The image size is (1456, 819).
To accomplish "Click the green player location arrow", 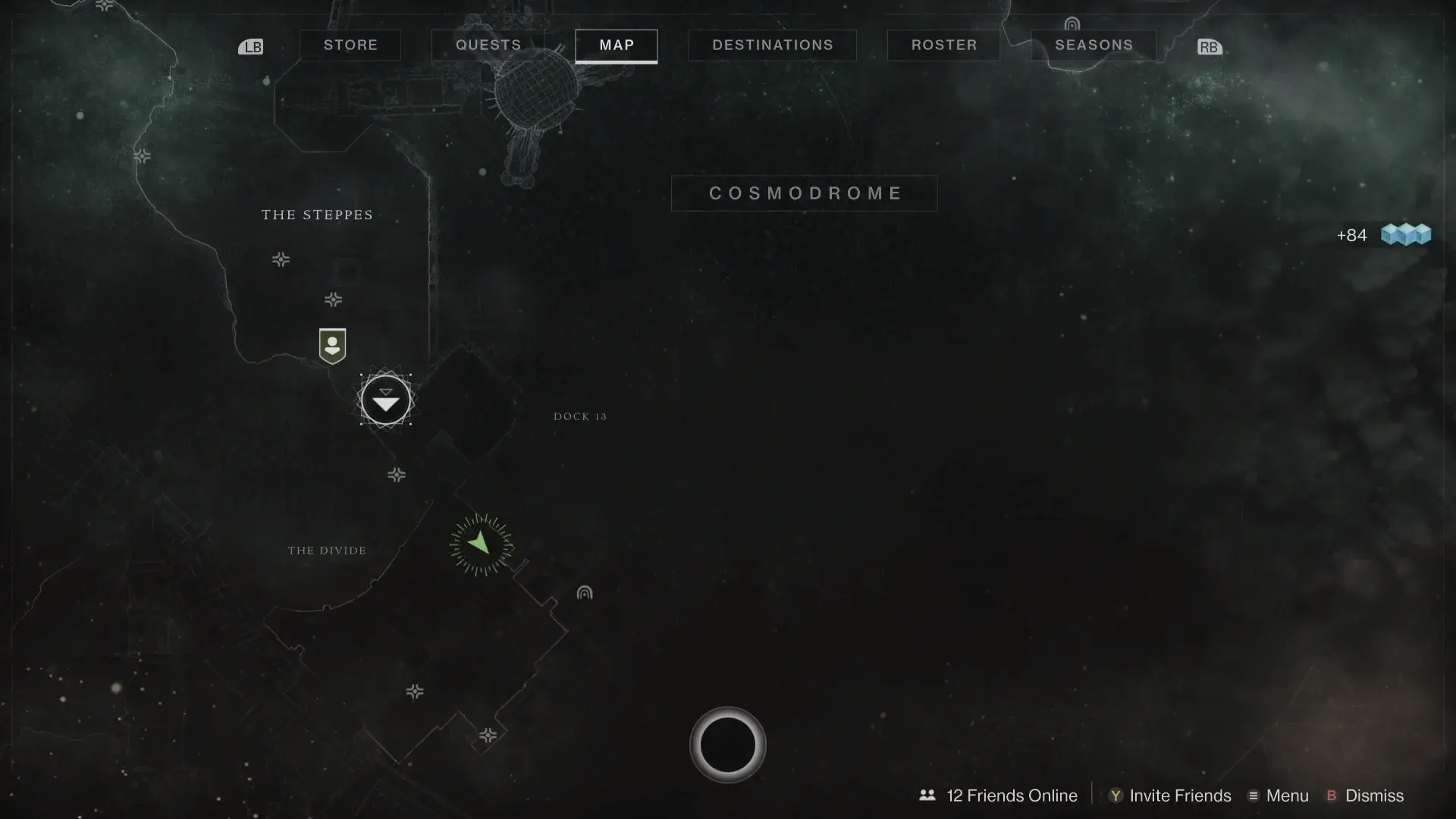I will [481, 544].
